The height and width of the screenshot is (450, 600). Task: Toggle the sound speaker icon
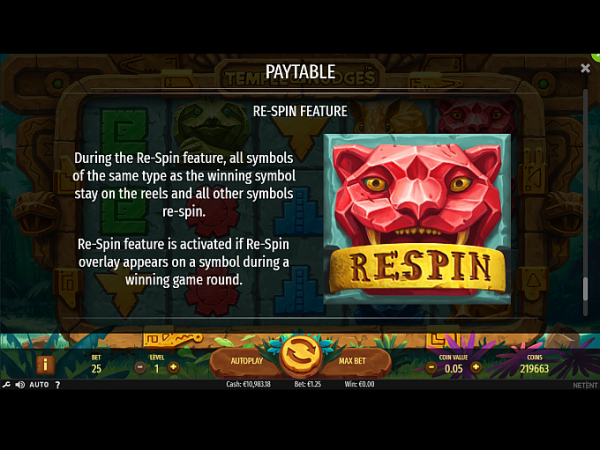click(20, 384)
